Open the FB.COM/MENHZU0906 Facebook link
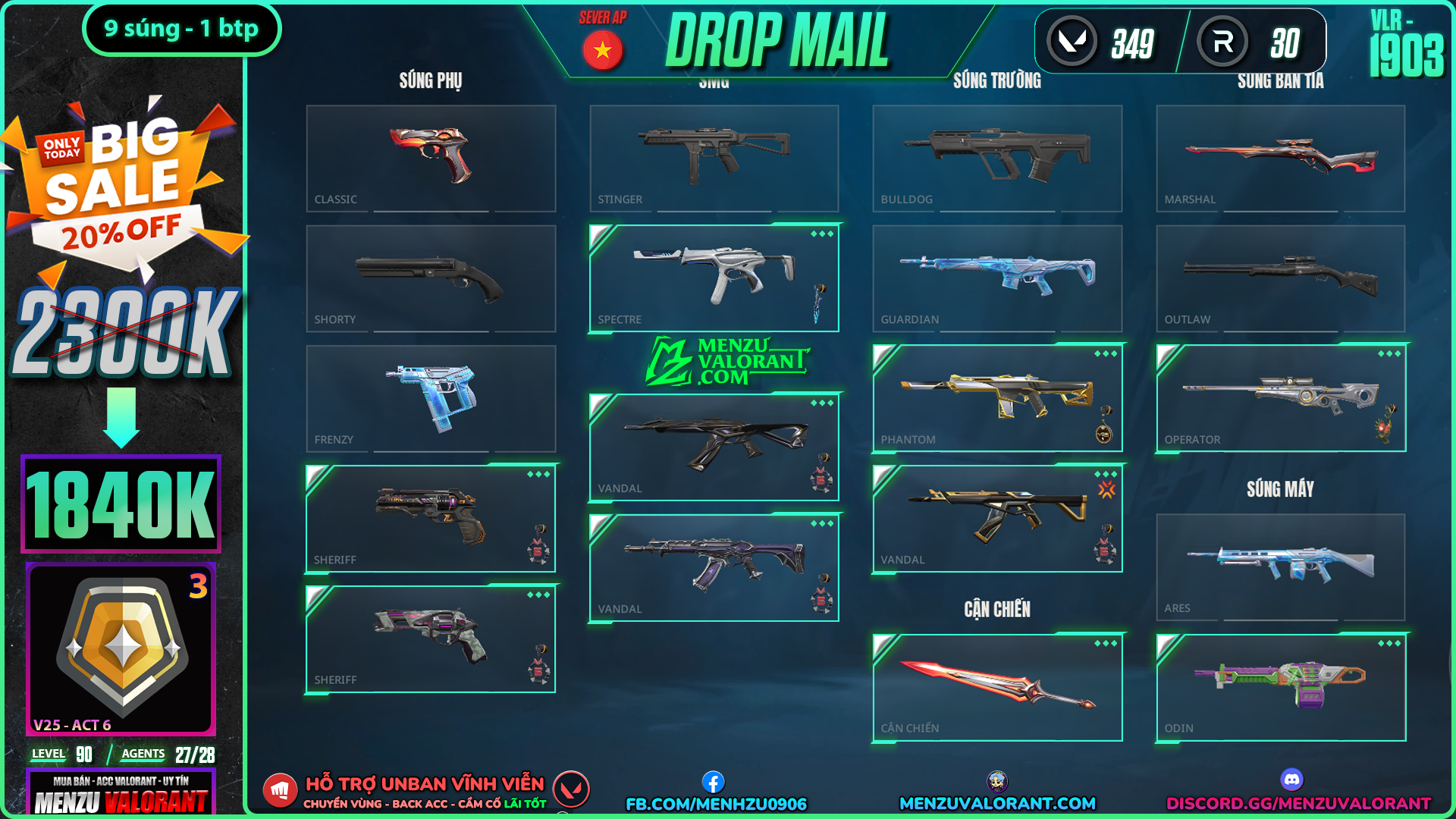The height and width of the screenshot is (819, 1456). 716,803
